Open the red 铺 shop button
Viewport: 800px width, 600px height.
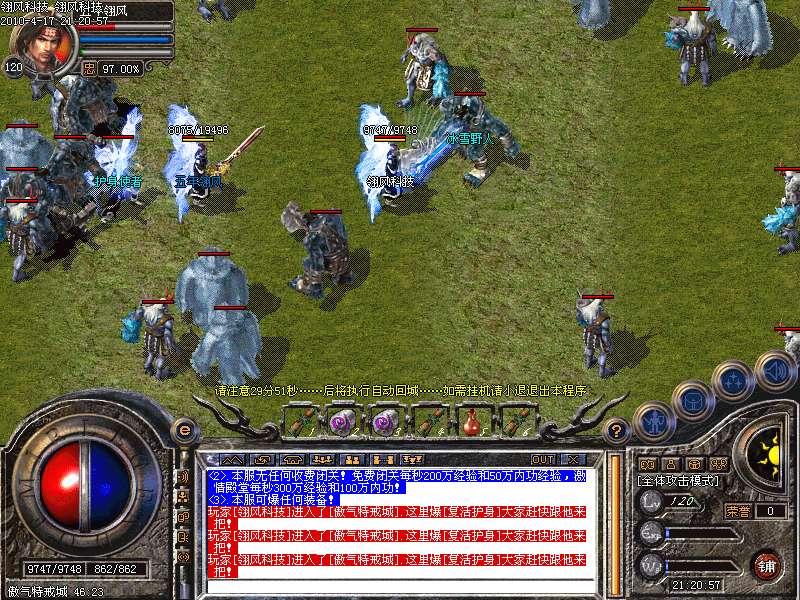click(x=767, y=565)
